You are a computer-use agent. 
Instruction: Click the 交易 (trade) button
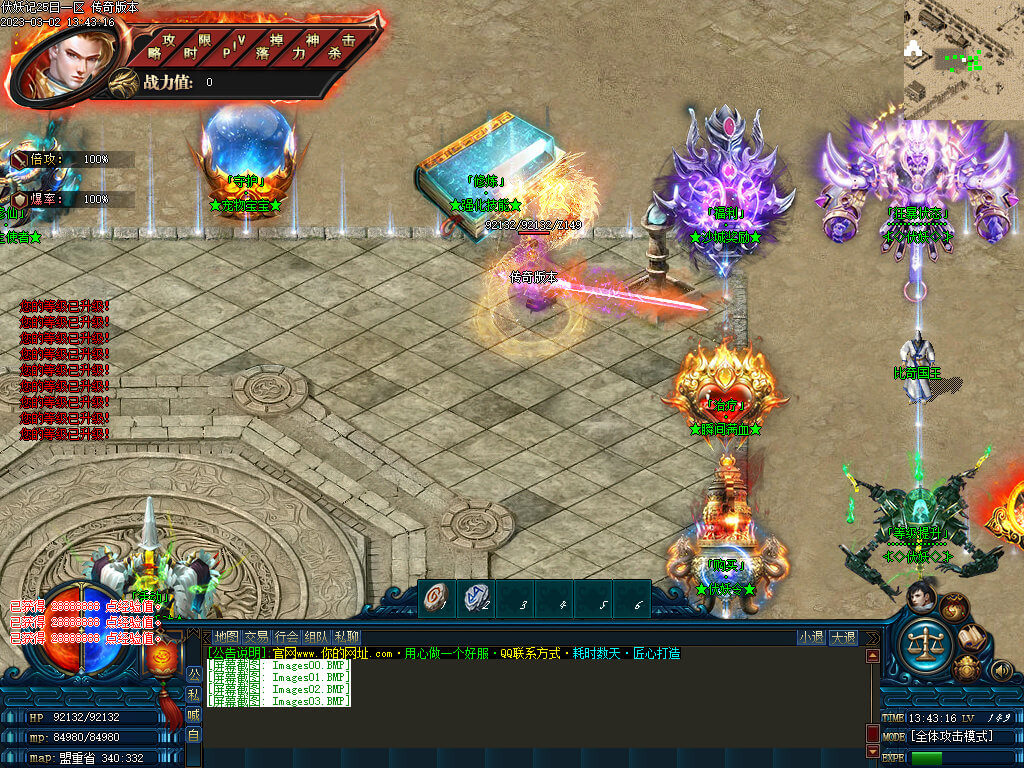point(256,637)
